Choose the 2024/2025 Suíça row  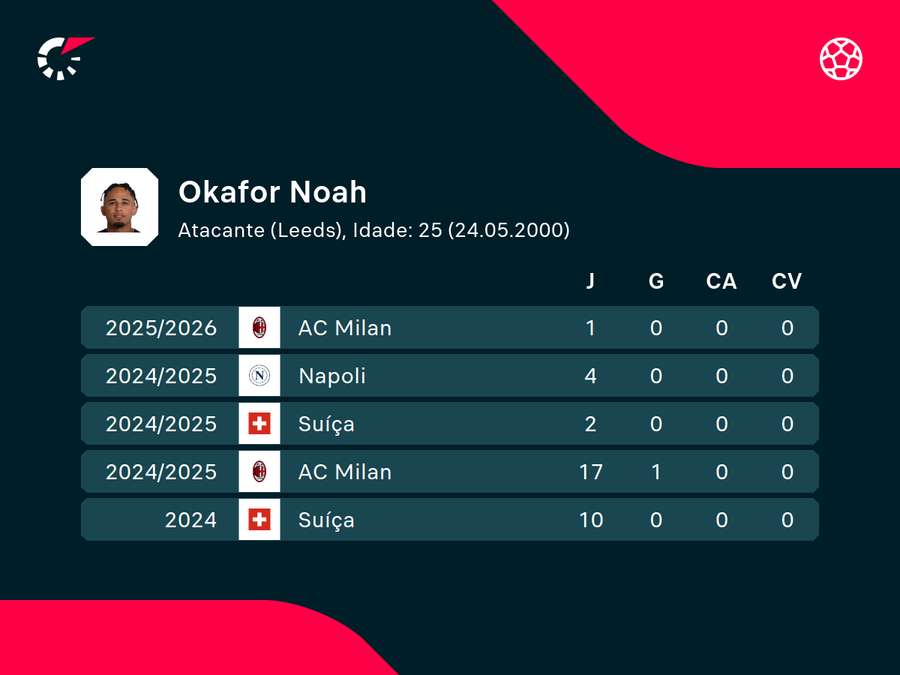click(x=449, y=424)
